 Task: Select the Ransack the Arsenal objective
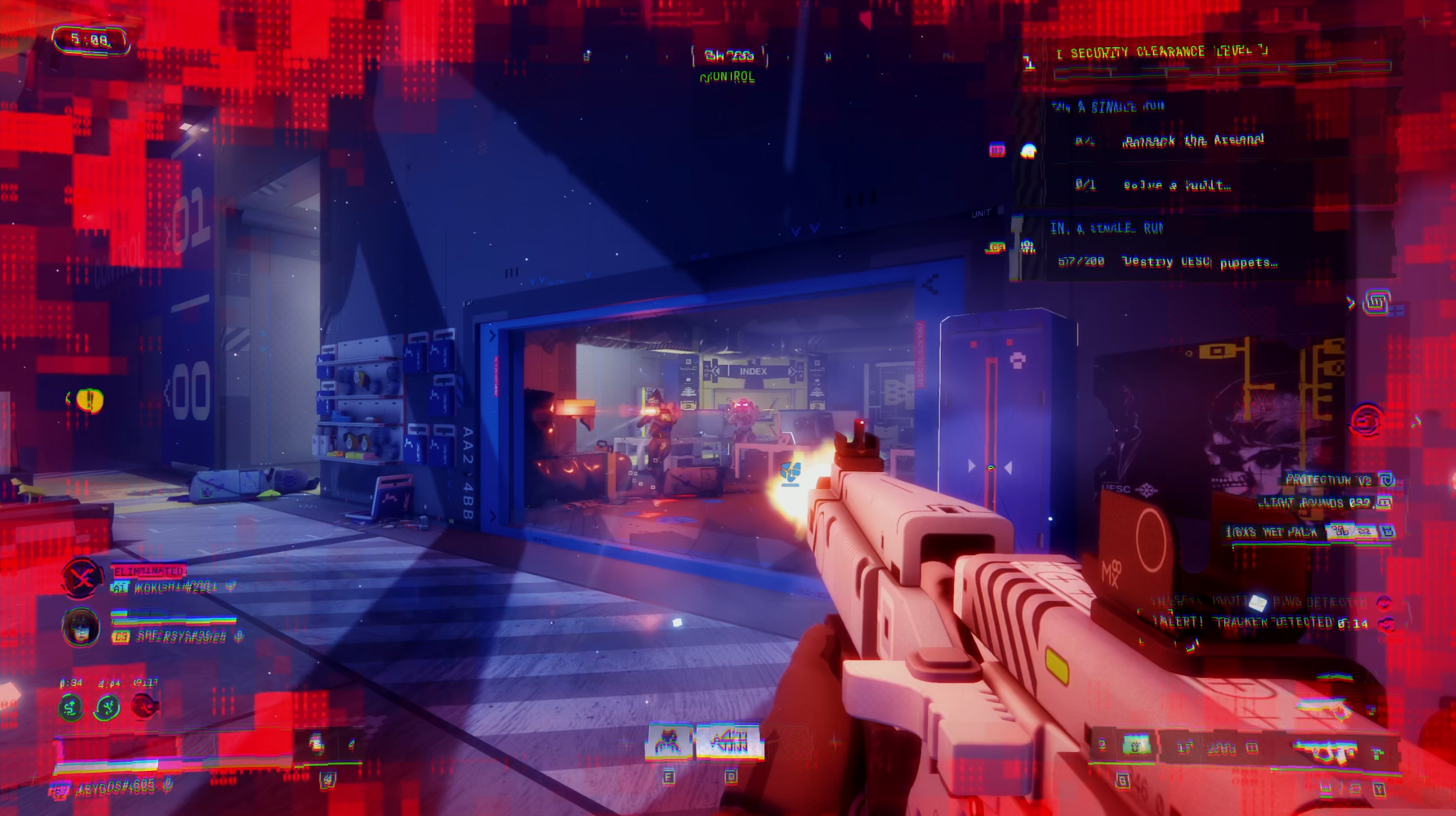click(x=1192, y=141)
